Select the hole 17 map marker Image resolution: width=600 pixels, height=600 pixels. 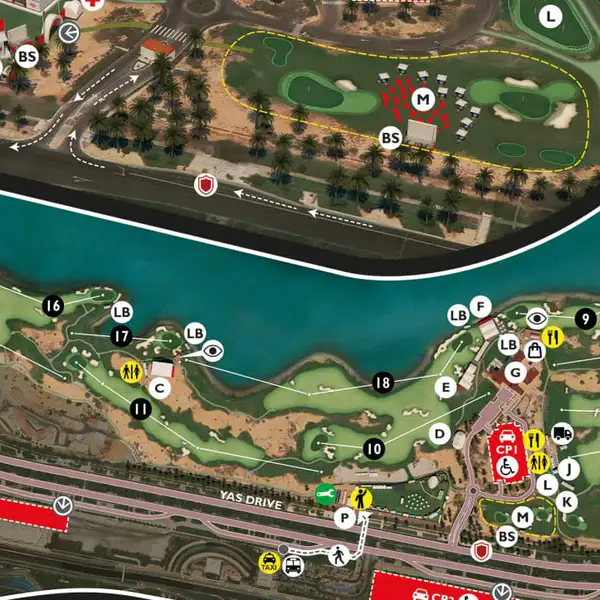(x=122, y=337)
